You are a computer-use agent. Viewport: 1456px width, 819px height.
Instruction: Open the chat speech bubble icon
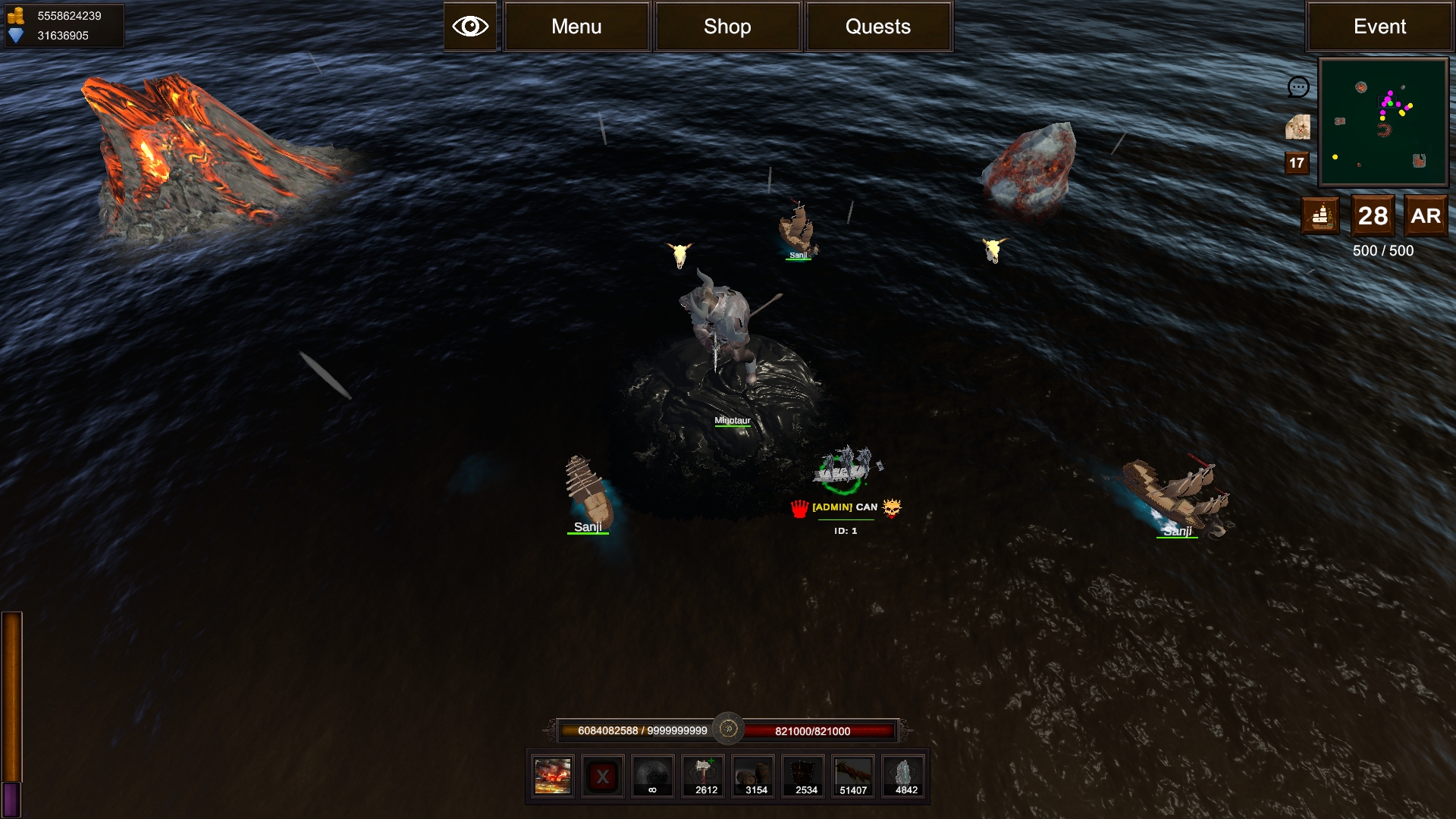1298,87
